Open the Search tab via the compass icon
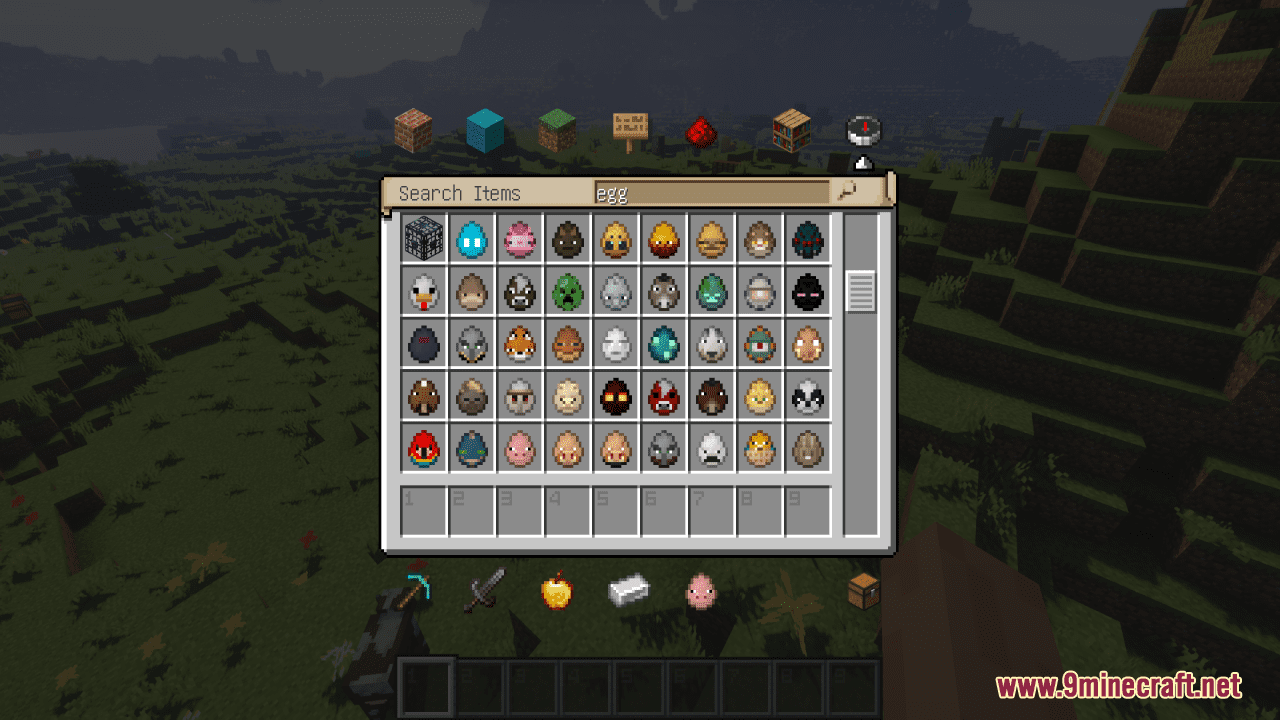 (x=860, y=130)
